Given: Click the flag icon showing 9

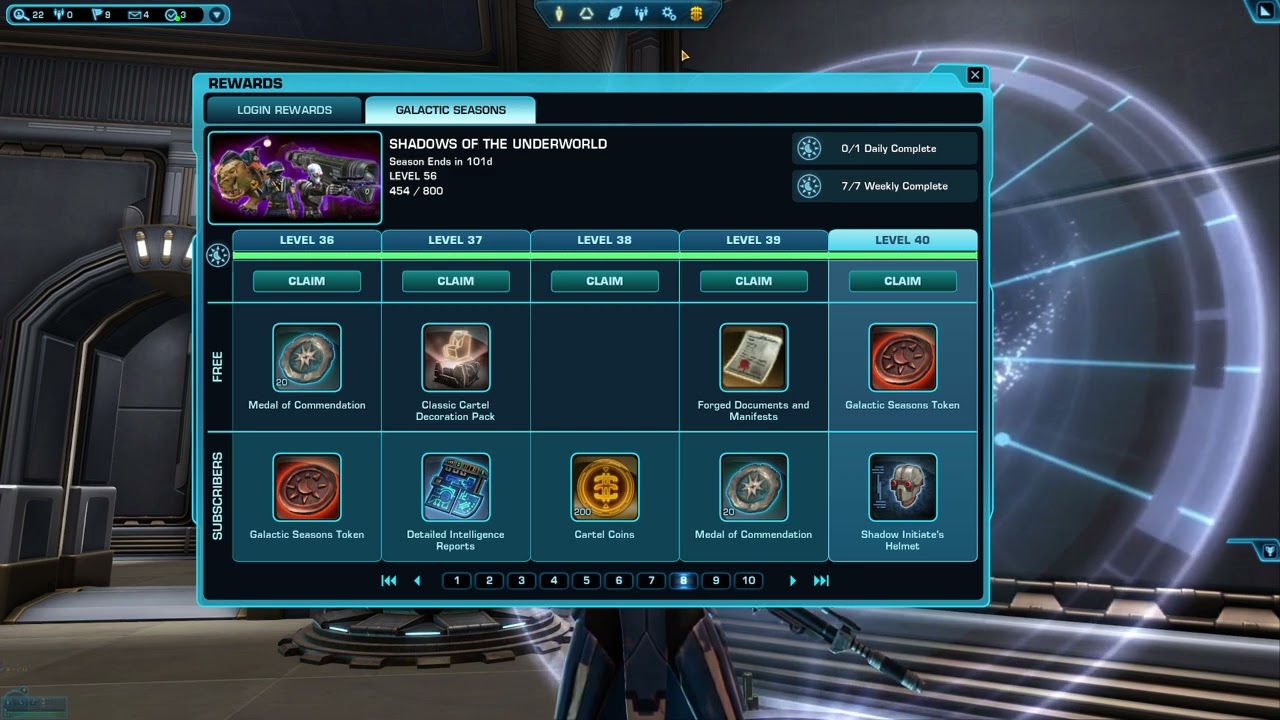Looking at the screenshot, I should [98, 15].
